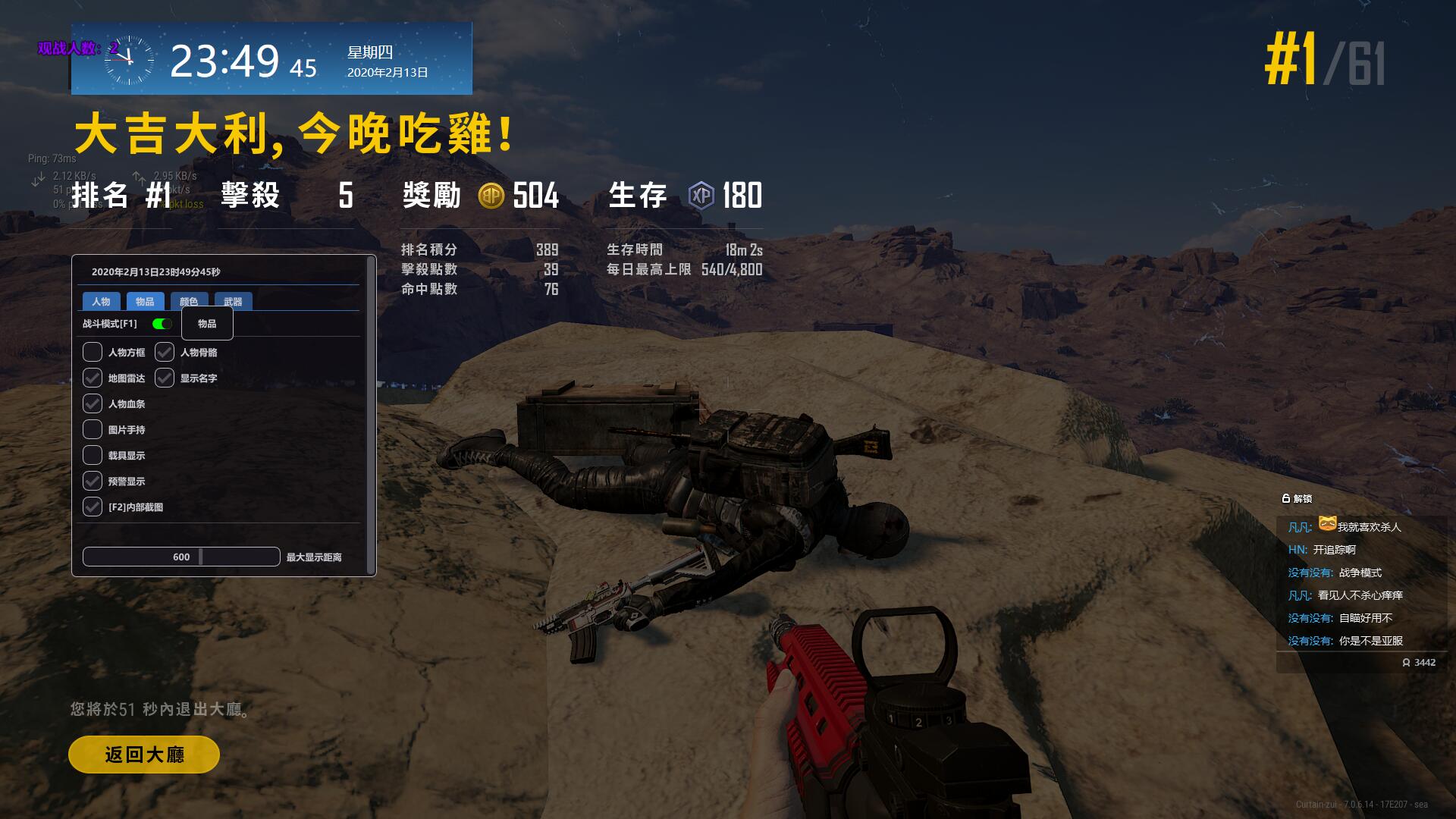Uncheck the [F2]内部截图 checkbox

click(93, 507)
